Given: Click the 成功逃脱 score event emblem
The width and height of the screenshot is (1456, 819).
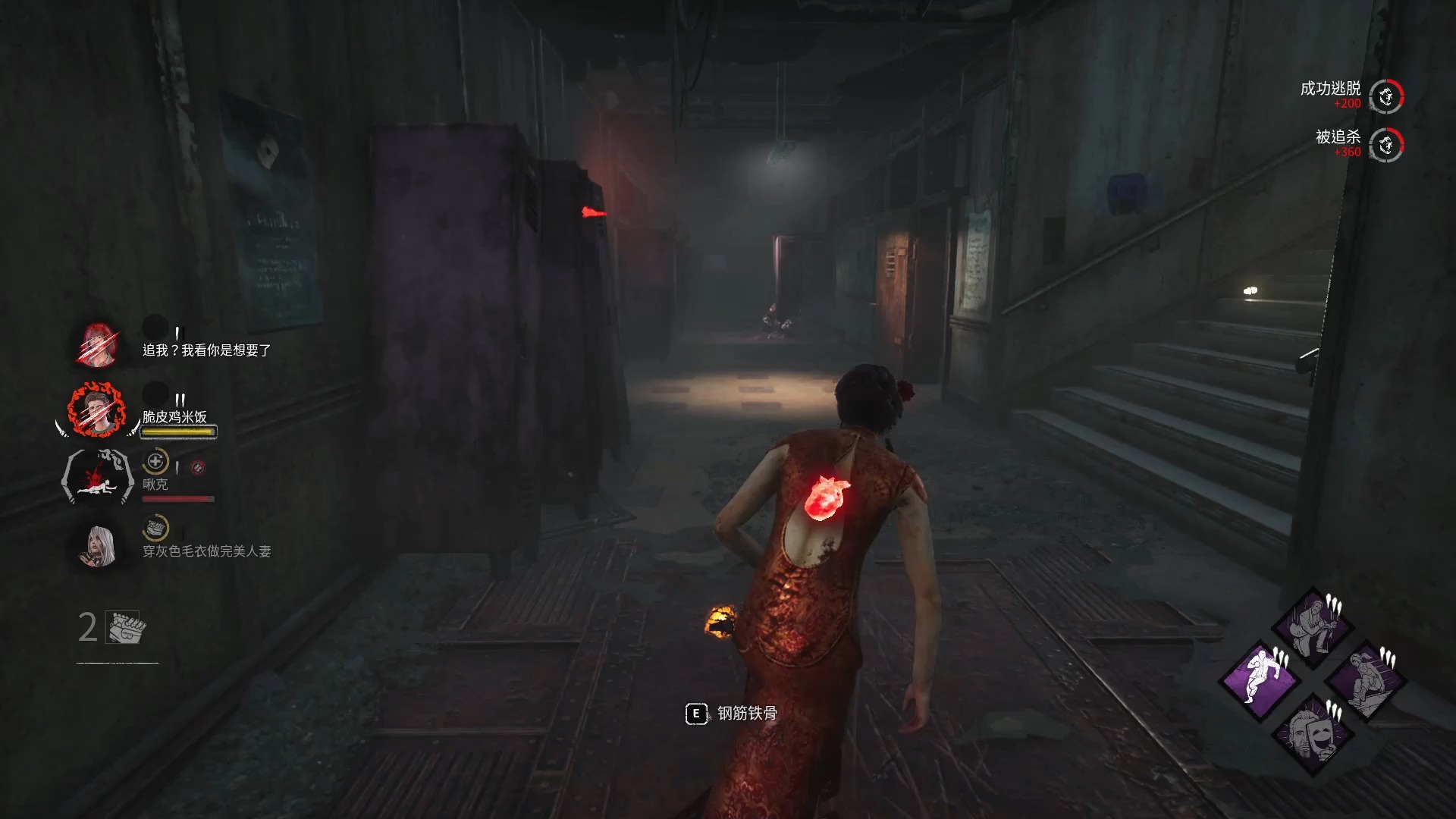Looking at the screenshot, I should pos(1386,96).
